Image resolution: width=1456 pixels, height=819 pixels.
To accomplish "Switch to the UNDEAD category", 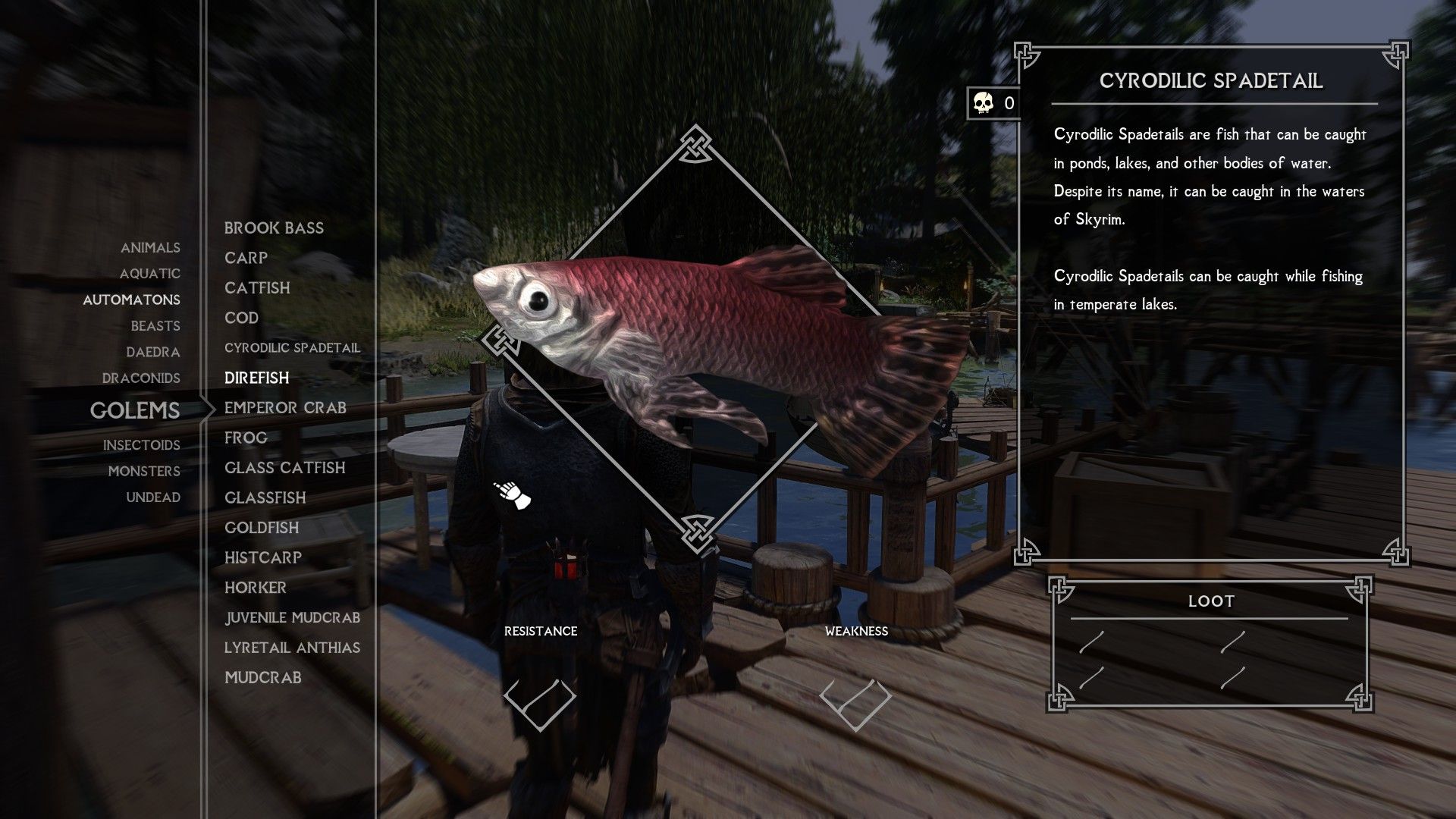I will click(x=154, y=497).
